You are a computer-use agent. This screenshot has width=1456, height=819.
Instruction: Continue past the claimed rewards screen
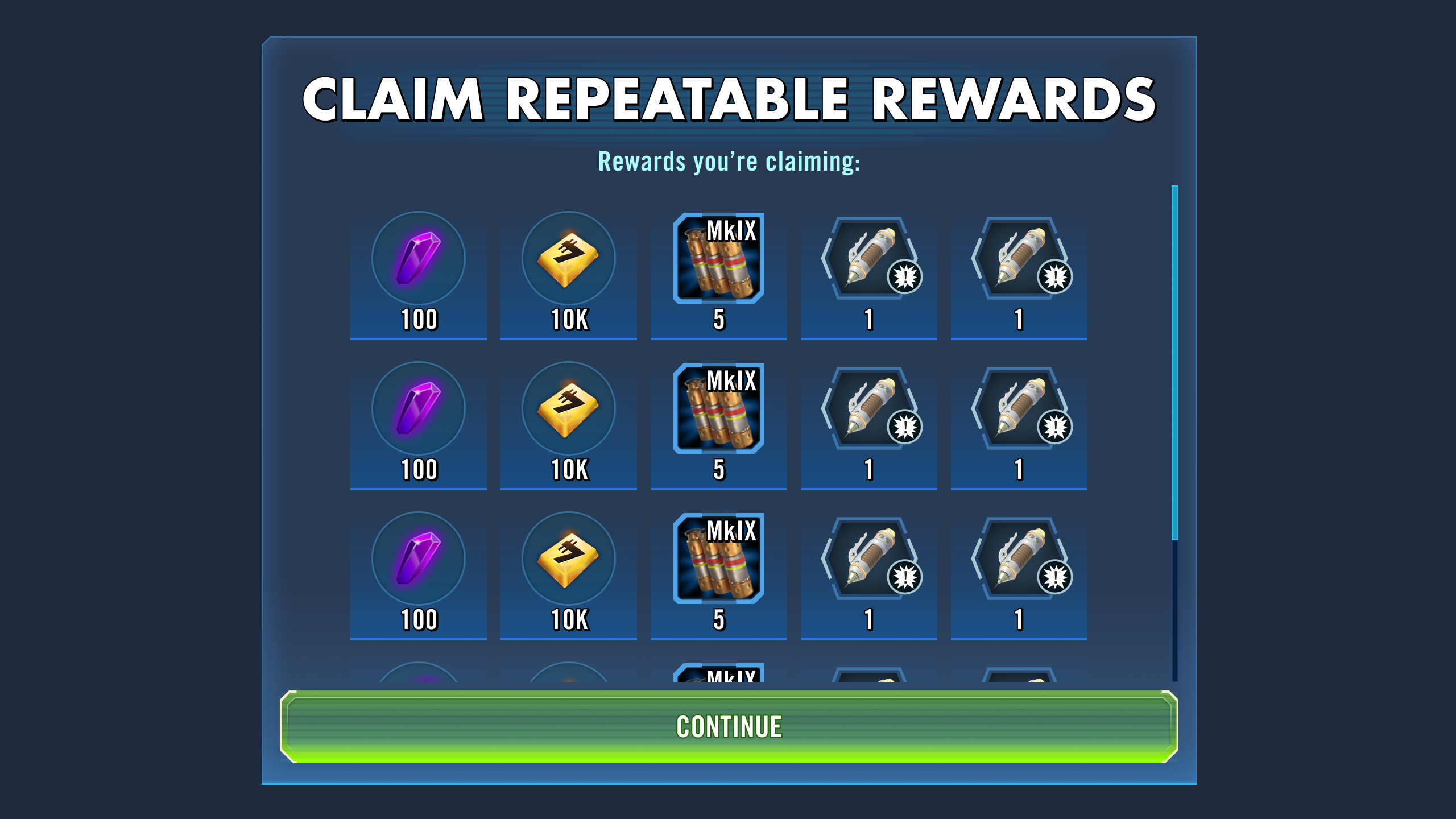tap(729, 727)
